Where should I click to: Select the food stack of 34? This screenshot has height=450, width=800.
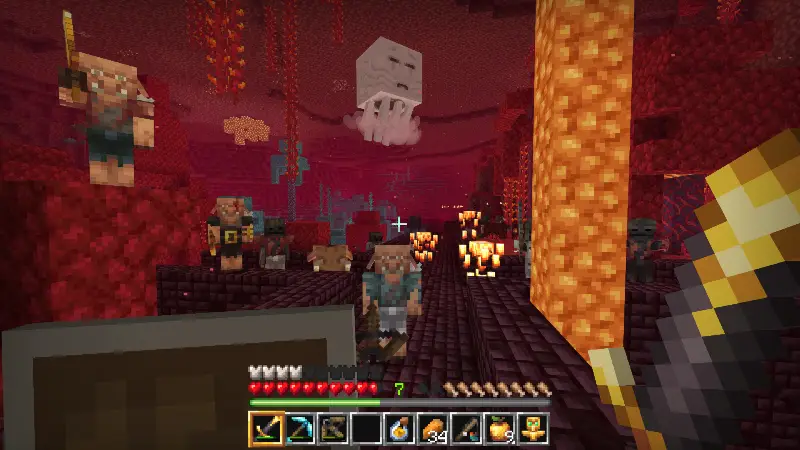click(433, 428)
